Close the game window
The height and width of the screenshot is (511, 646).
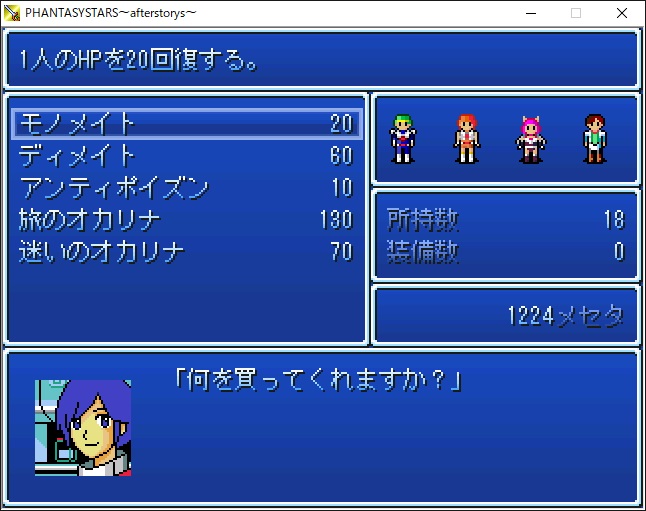pyautogui.click(x=622, y=13)
